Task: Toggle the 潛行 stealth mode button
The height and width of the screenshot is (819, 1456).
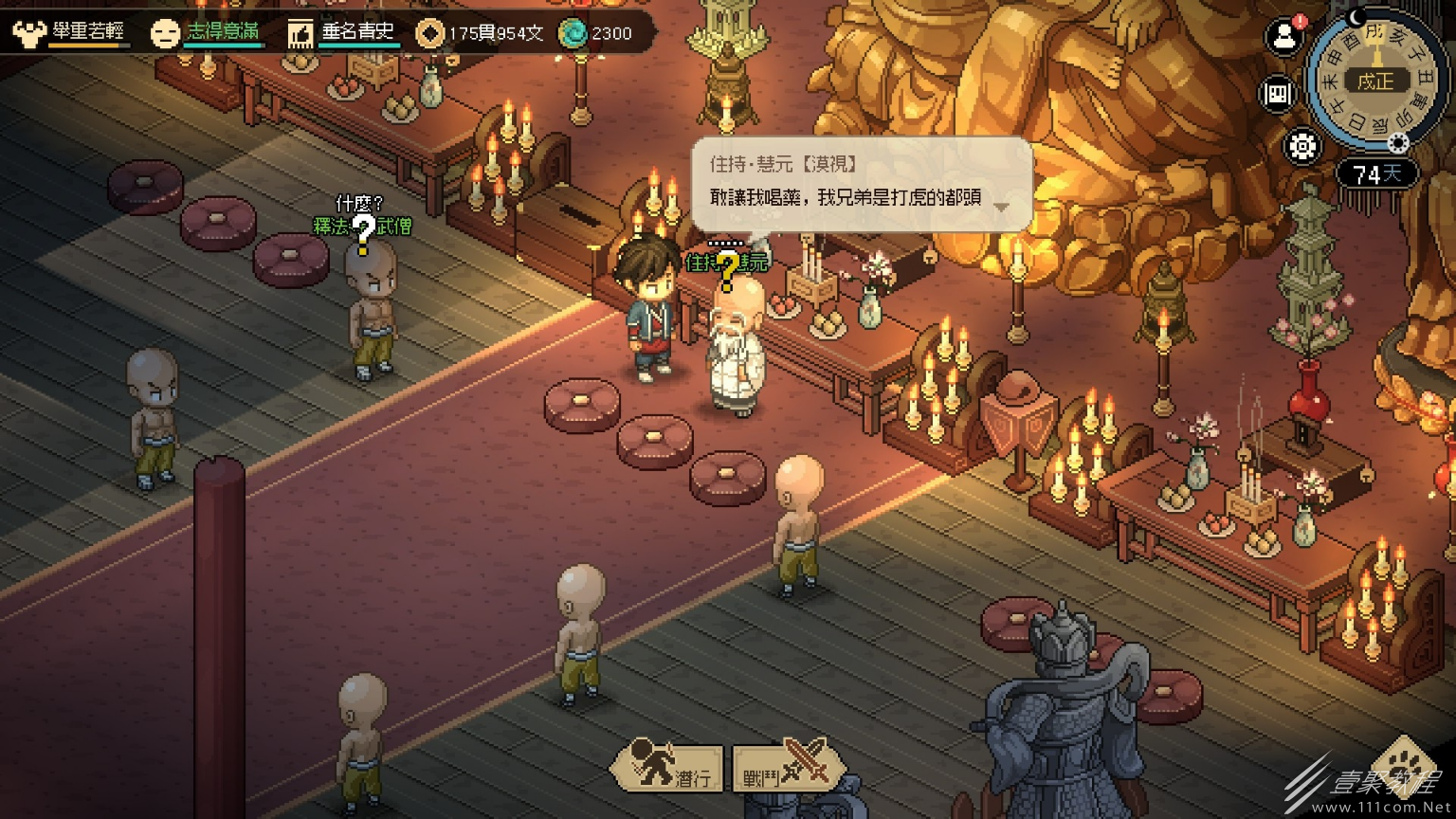Action: coord(668,768)
